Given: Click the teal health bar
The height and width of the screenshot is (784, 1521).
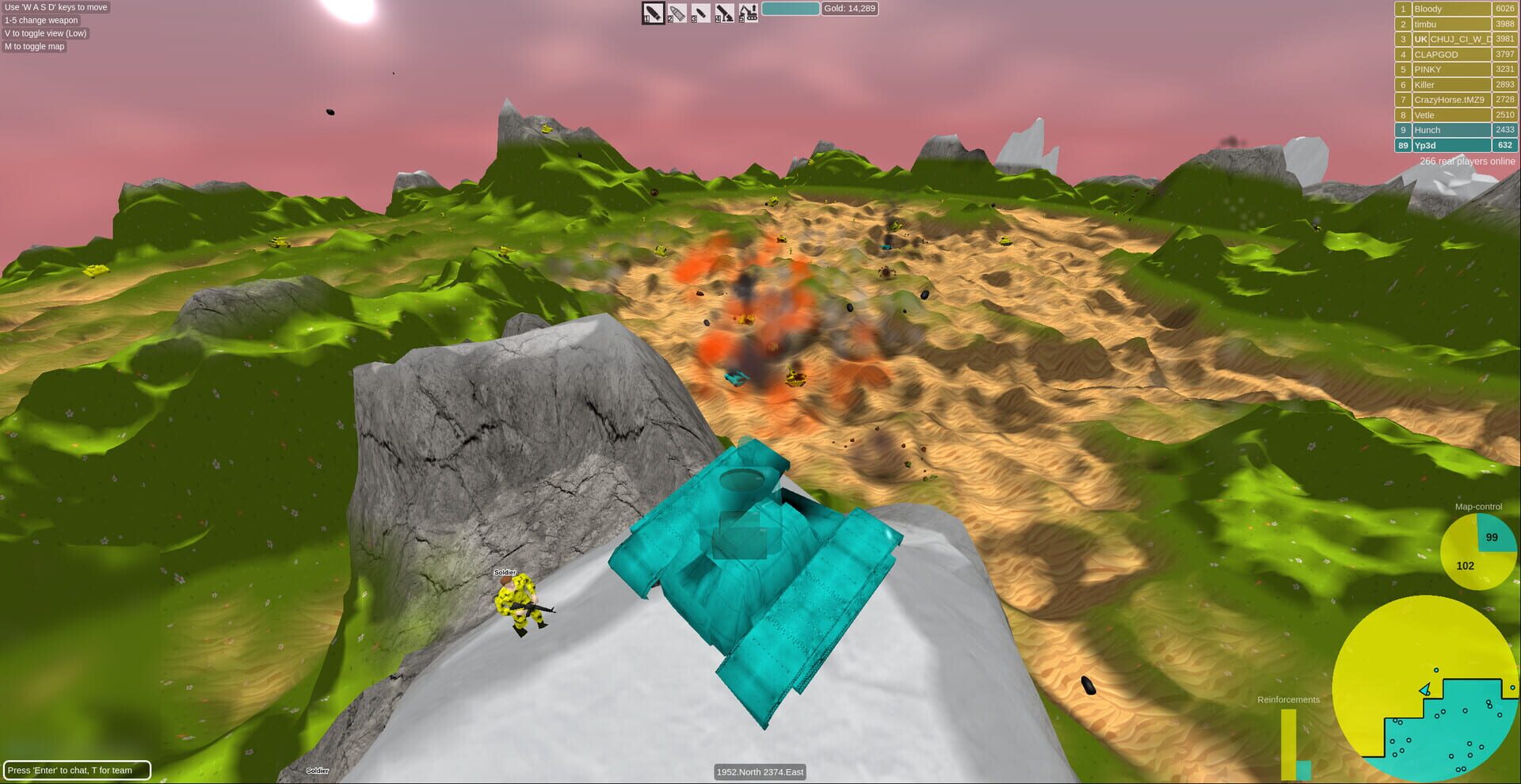Looking at the screenshot, I should click(791, 8).
